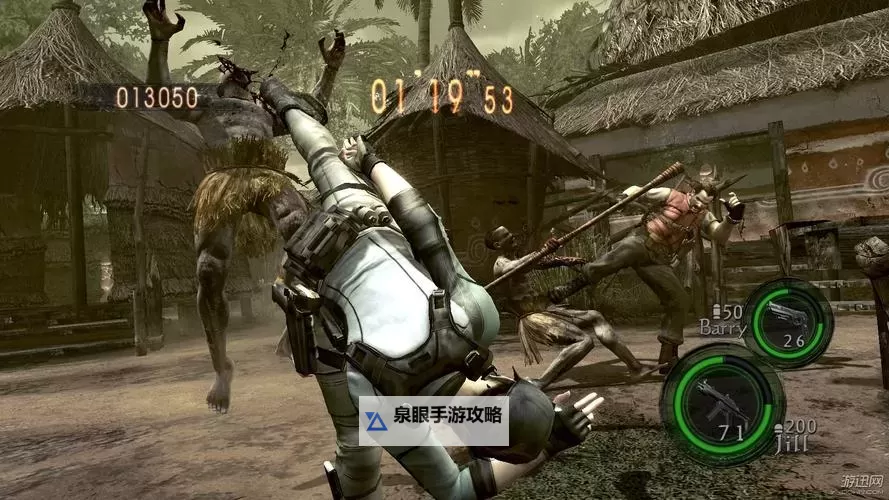Select Jill's submachine gun weapon gauge
Screen dimensions: 889x500
tap(722, 405)
